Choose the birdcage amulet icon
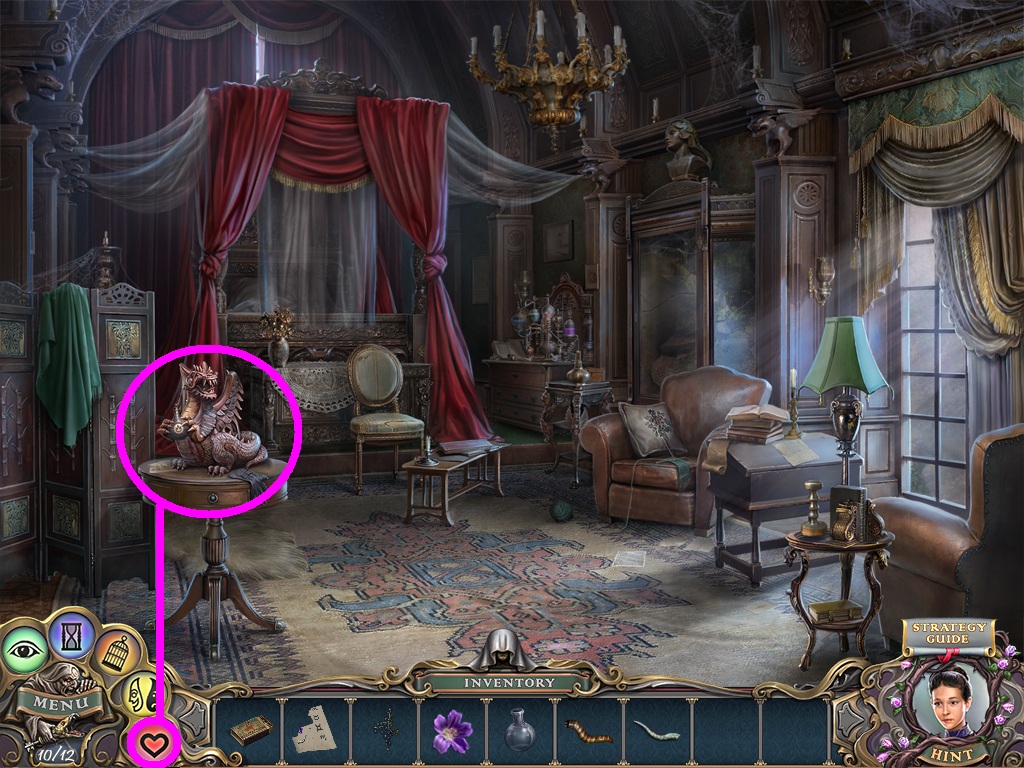Screen dimensions: 1024x768 (x=118, y=650)
